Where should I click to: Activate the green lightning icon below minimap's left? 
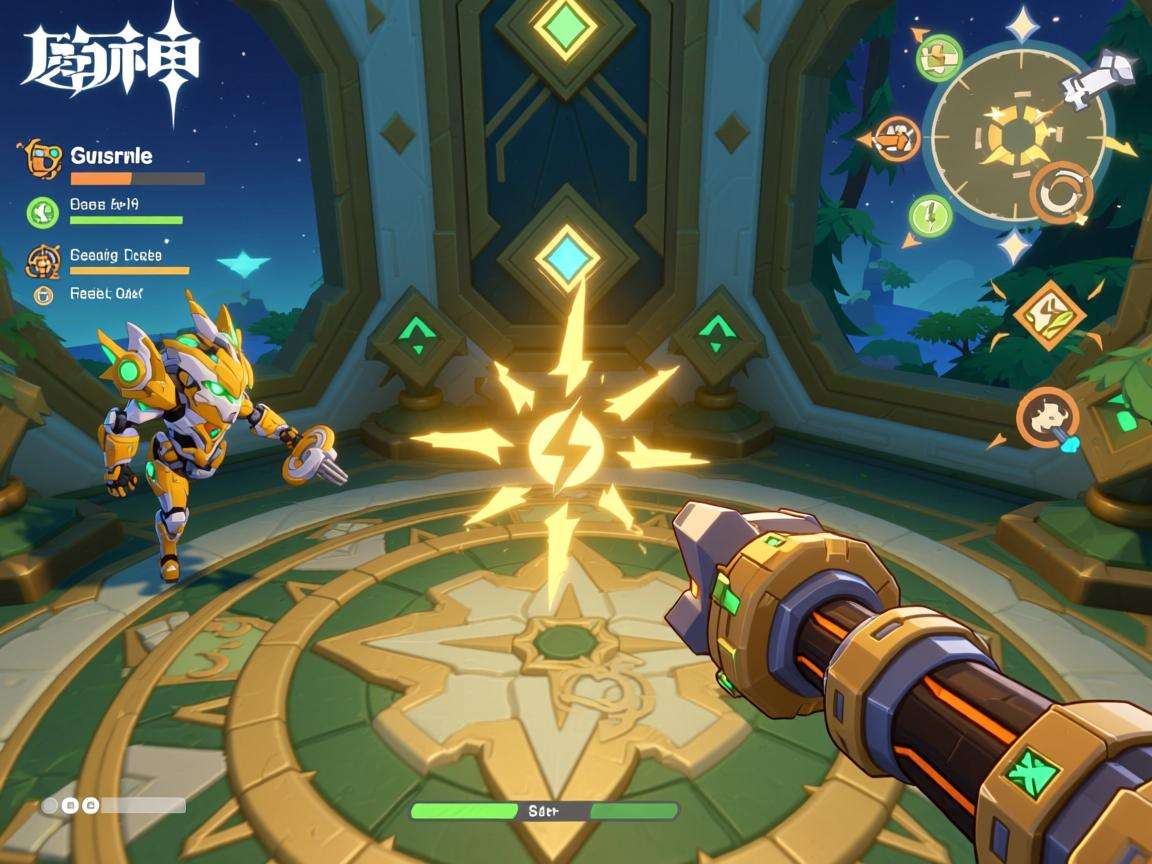[930, 214]
